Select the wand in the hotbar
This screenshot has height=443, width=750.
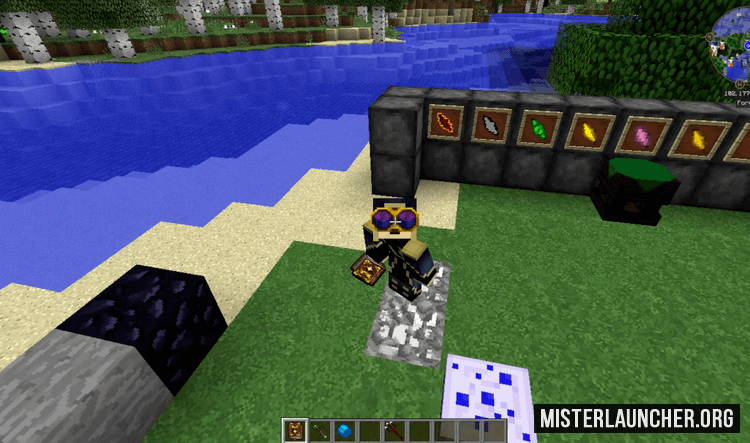pyautogui.click(x=321, y=431)
